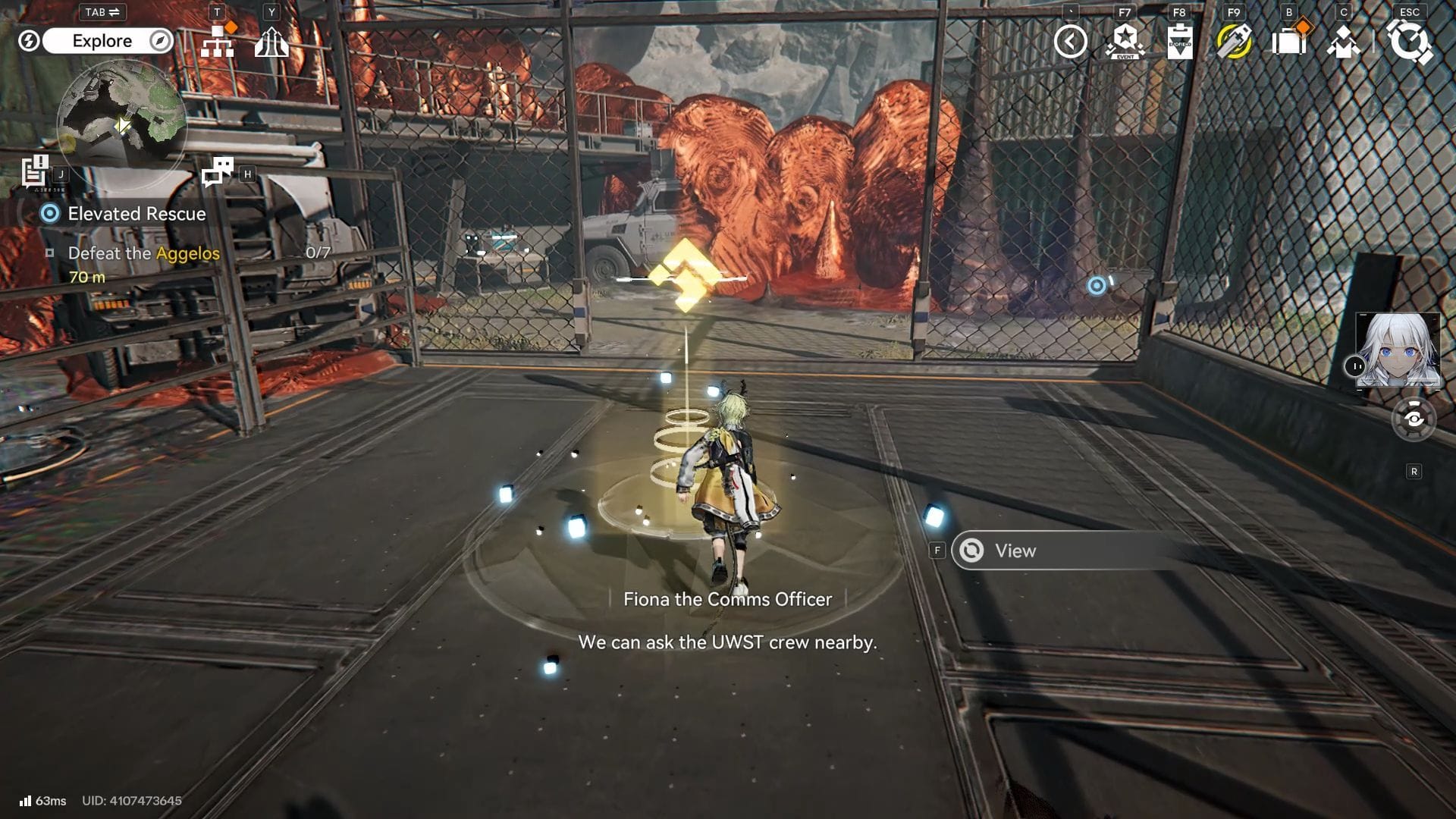
Task: Open the triple-arrow upgrade icon
Action: [x=271, y=42]
